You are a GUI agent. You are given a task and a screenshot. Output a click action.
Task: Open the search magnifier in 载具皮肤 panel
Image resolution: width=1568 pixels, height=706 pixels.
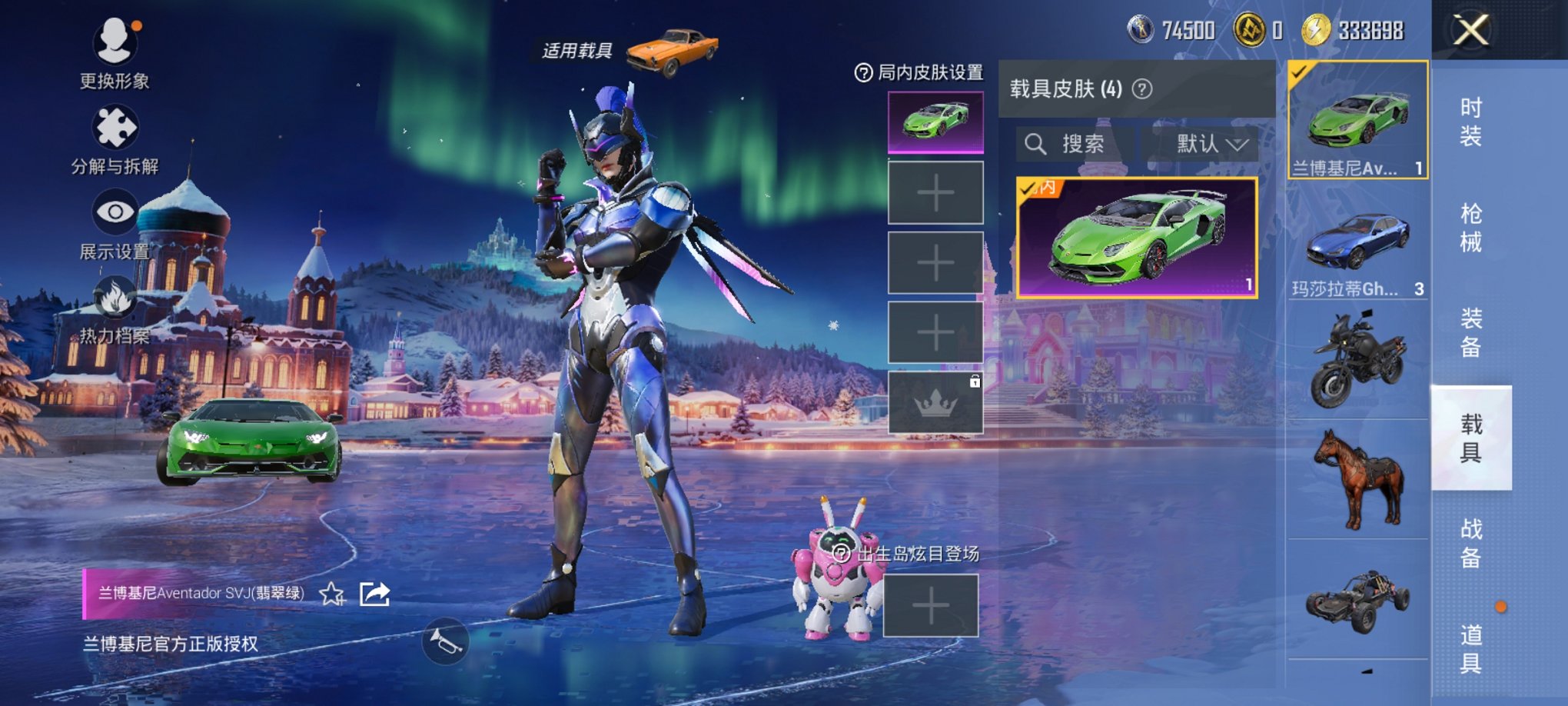pos(1036,145)
